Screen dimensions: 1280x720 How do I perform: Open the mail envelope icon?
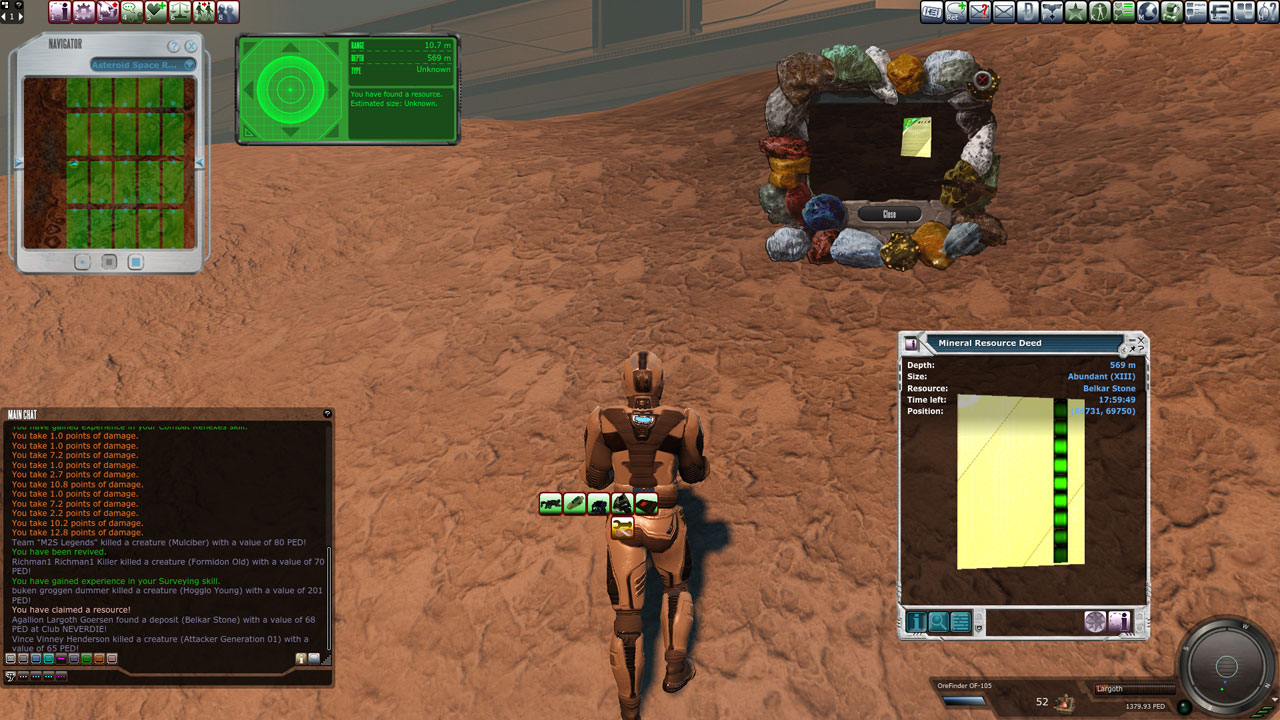[1003, 12]
